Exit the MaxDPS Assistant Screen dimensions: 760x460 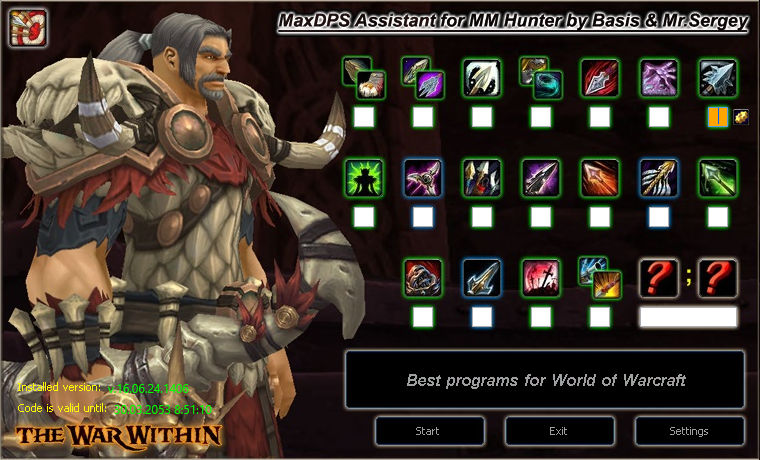[x=559, y=431]
